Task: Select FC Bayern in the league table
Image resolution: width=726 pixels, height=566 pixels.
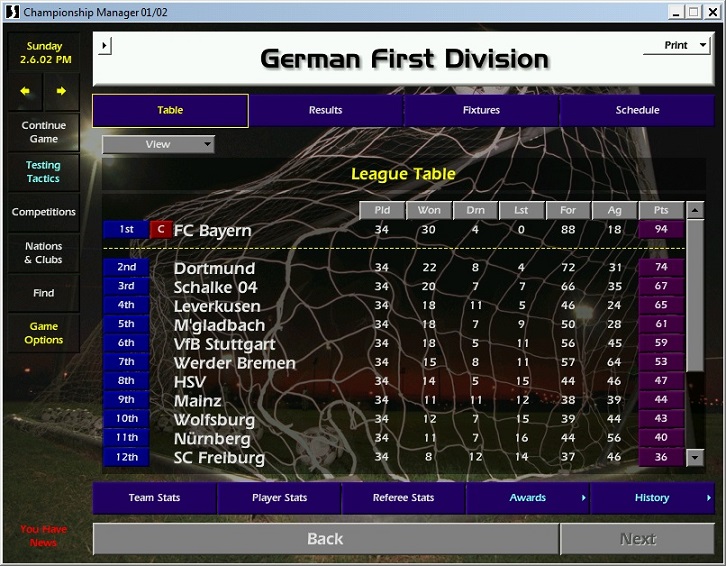Action: tap(212, 231)
